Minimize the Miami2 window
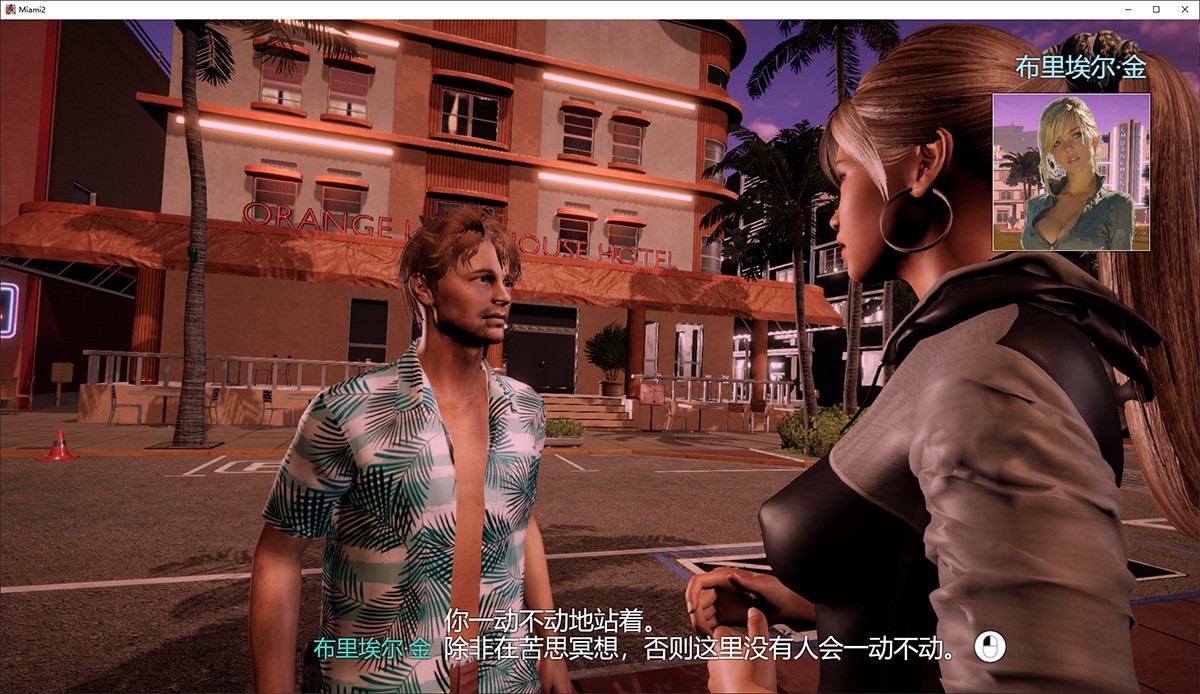 tap(1129, 9)
